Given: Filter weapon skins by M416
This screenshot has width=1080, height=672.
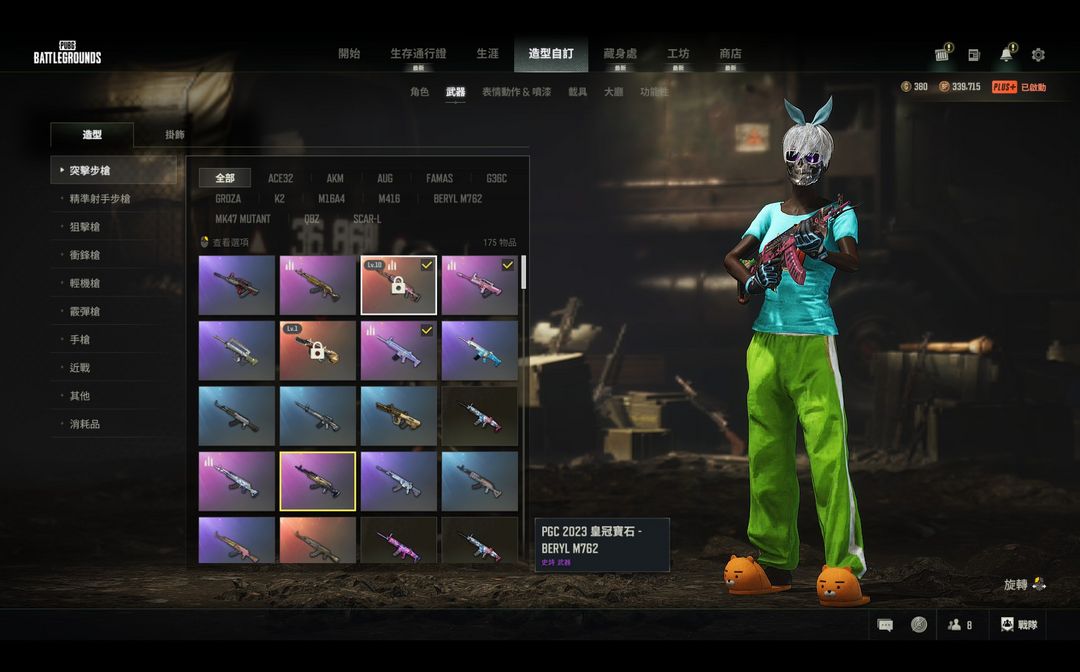Looking at the screenshot, I should (389, 199).
